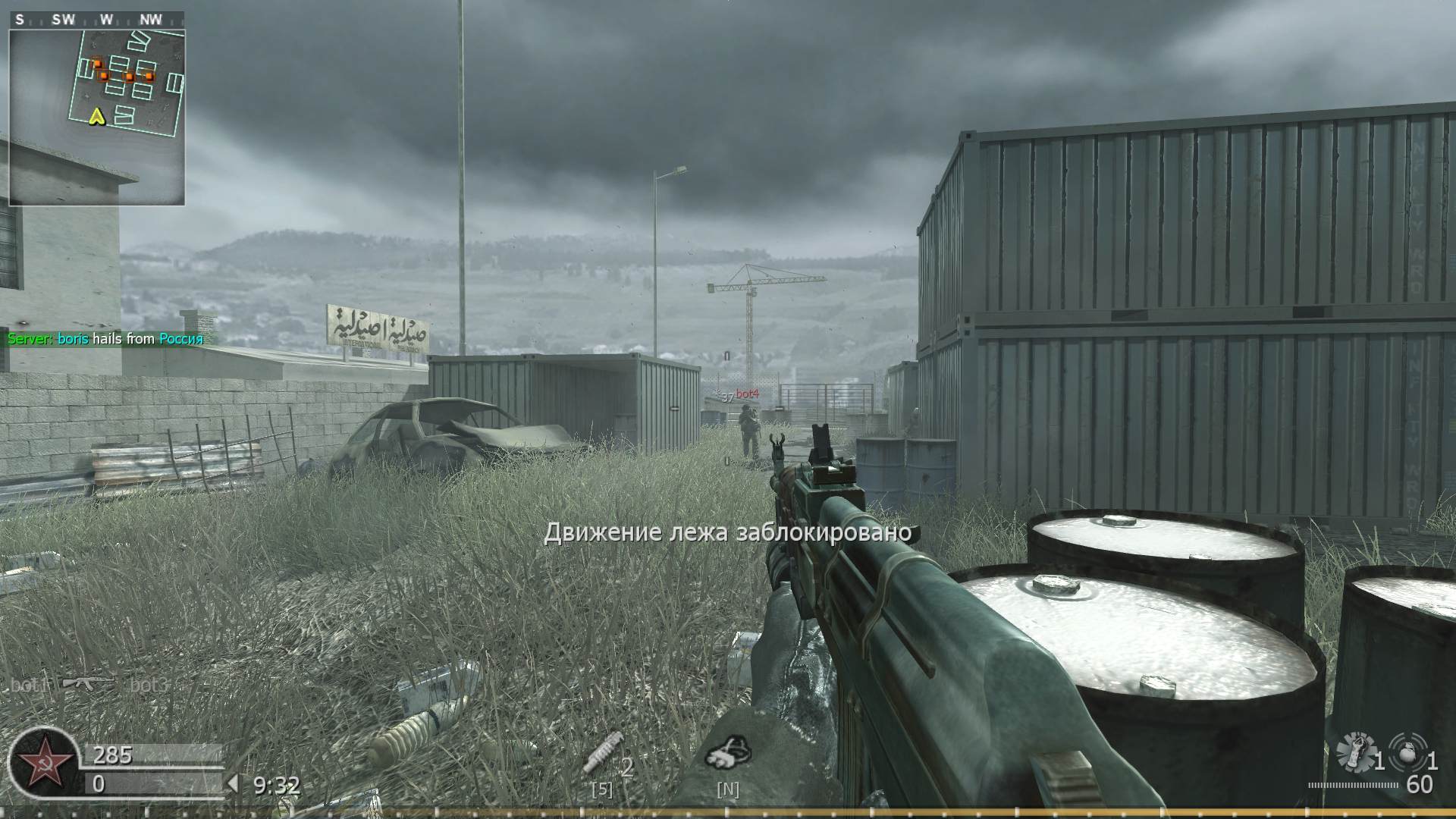The image size is (1456, 819).
Task: Select the NW letter on the compass
Action: coord(149,19)
